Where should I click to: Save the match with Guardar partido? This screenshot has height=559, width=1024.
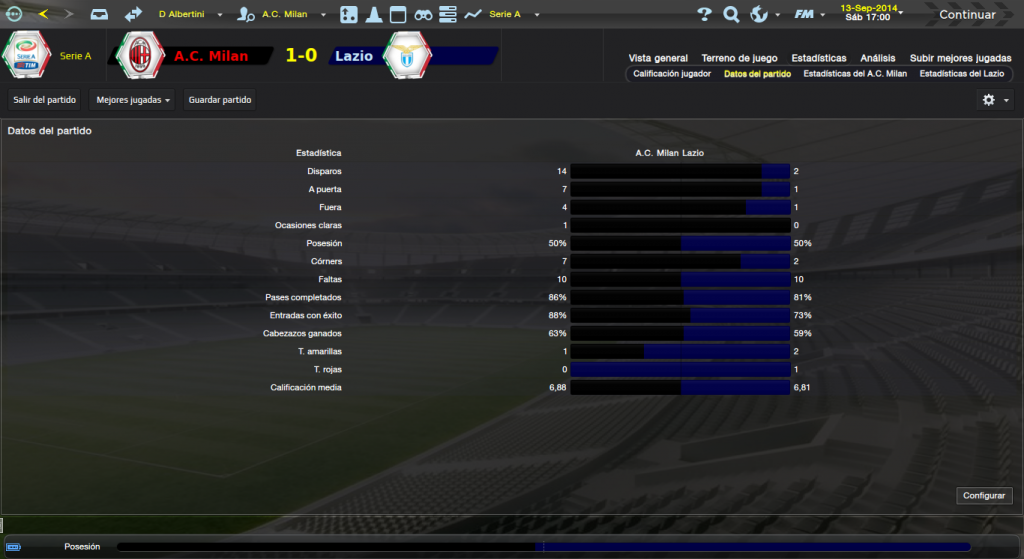[x=220, y=100]
